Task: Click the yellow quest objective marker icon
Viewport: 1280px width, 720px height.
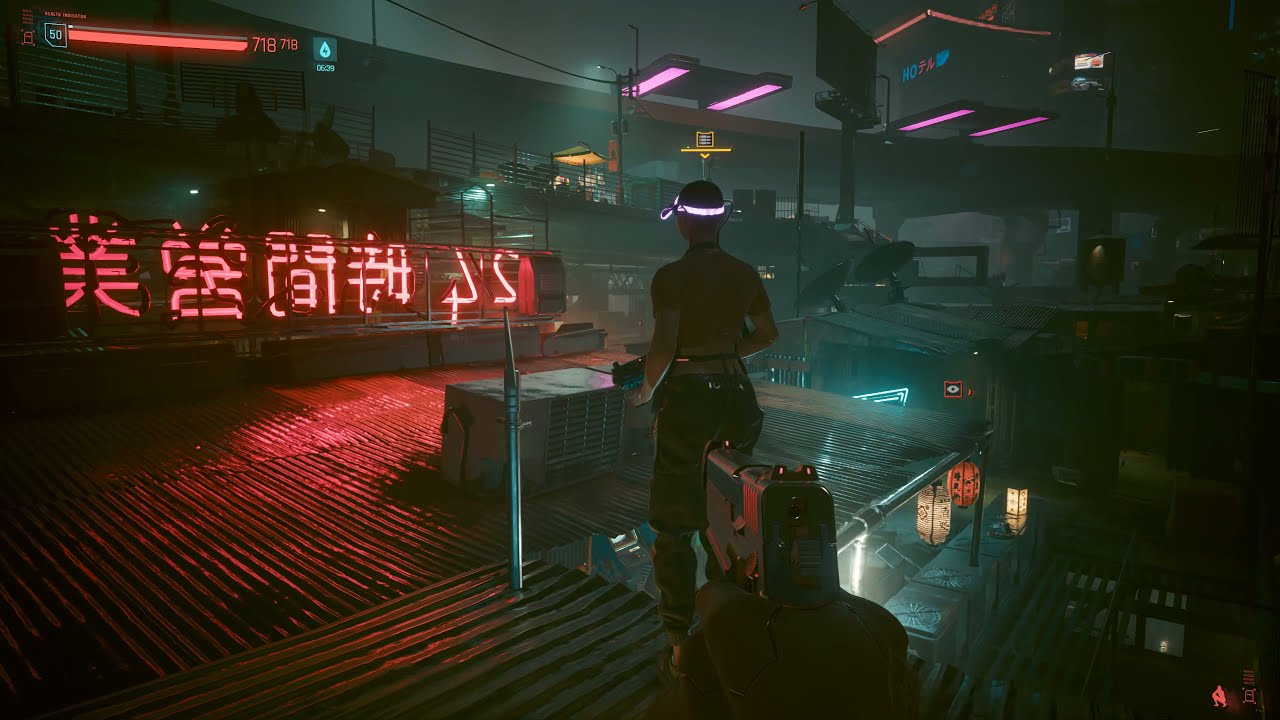Action: 705,137
